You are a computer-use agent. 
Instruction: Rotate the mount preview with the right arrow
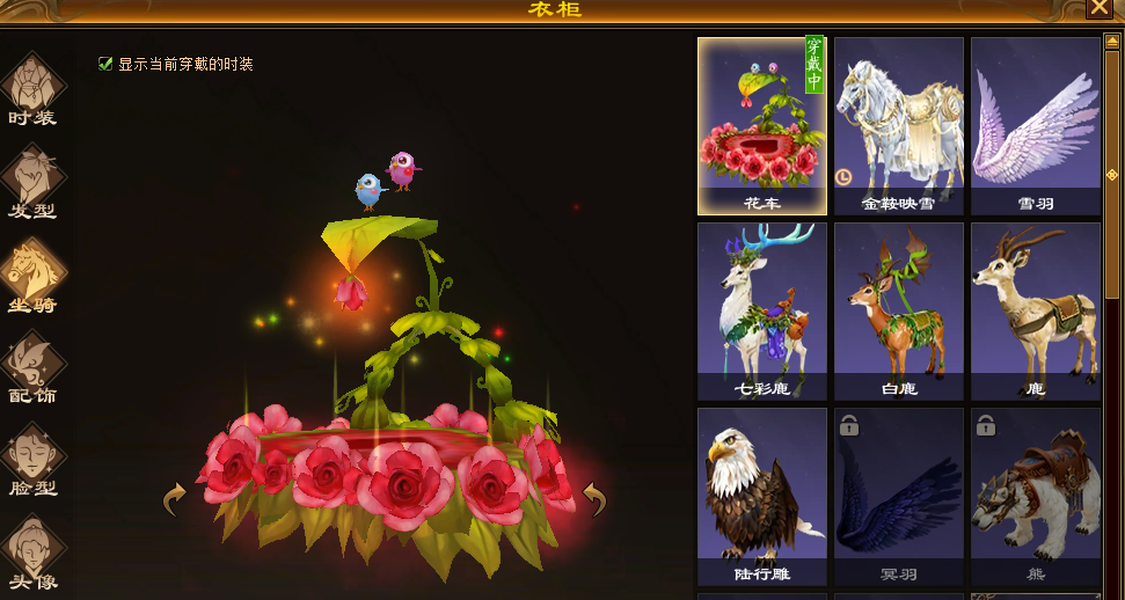click(x=595, y=499)
